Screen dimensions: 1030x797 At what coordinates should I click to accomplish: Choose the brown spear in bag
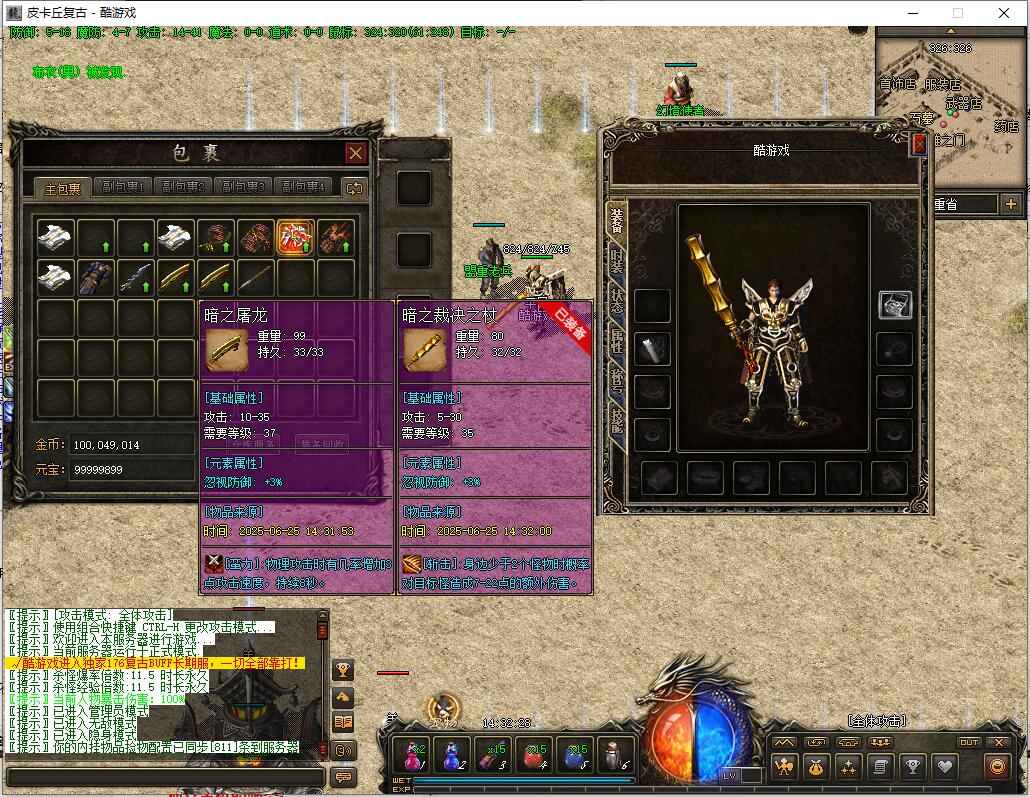pos(256,277)
